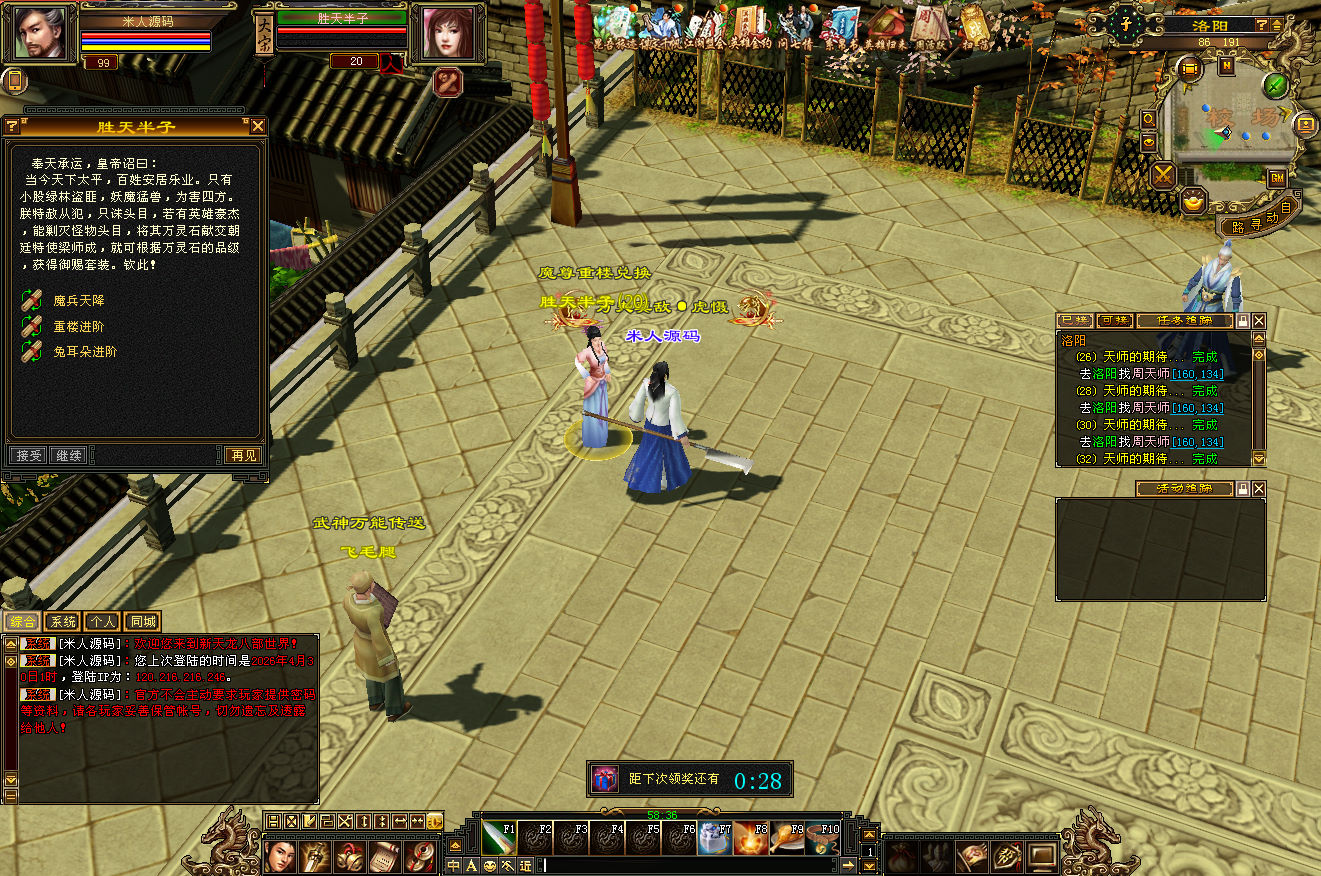Click the gold ingot shop icon

click(x=1193, y=202)
